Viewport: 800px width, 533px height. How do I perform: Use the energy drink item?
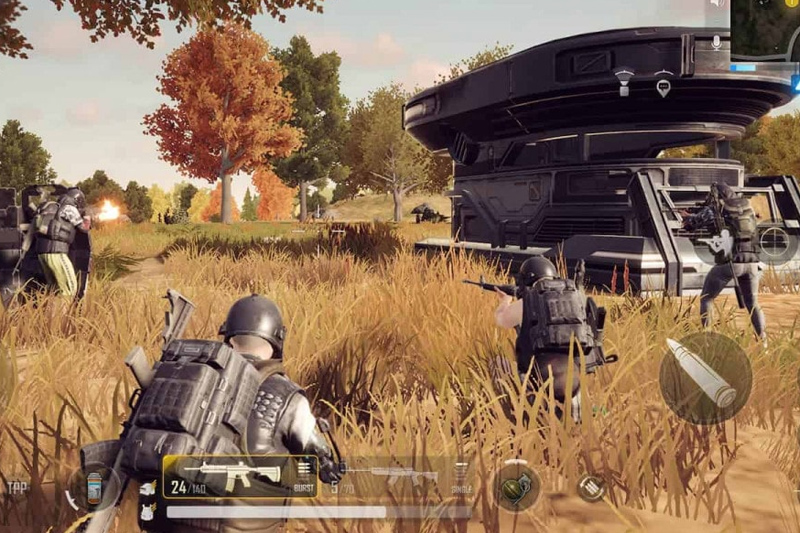pos(94,489)
